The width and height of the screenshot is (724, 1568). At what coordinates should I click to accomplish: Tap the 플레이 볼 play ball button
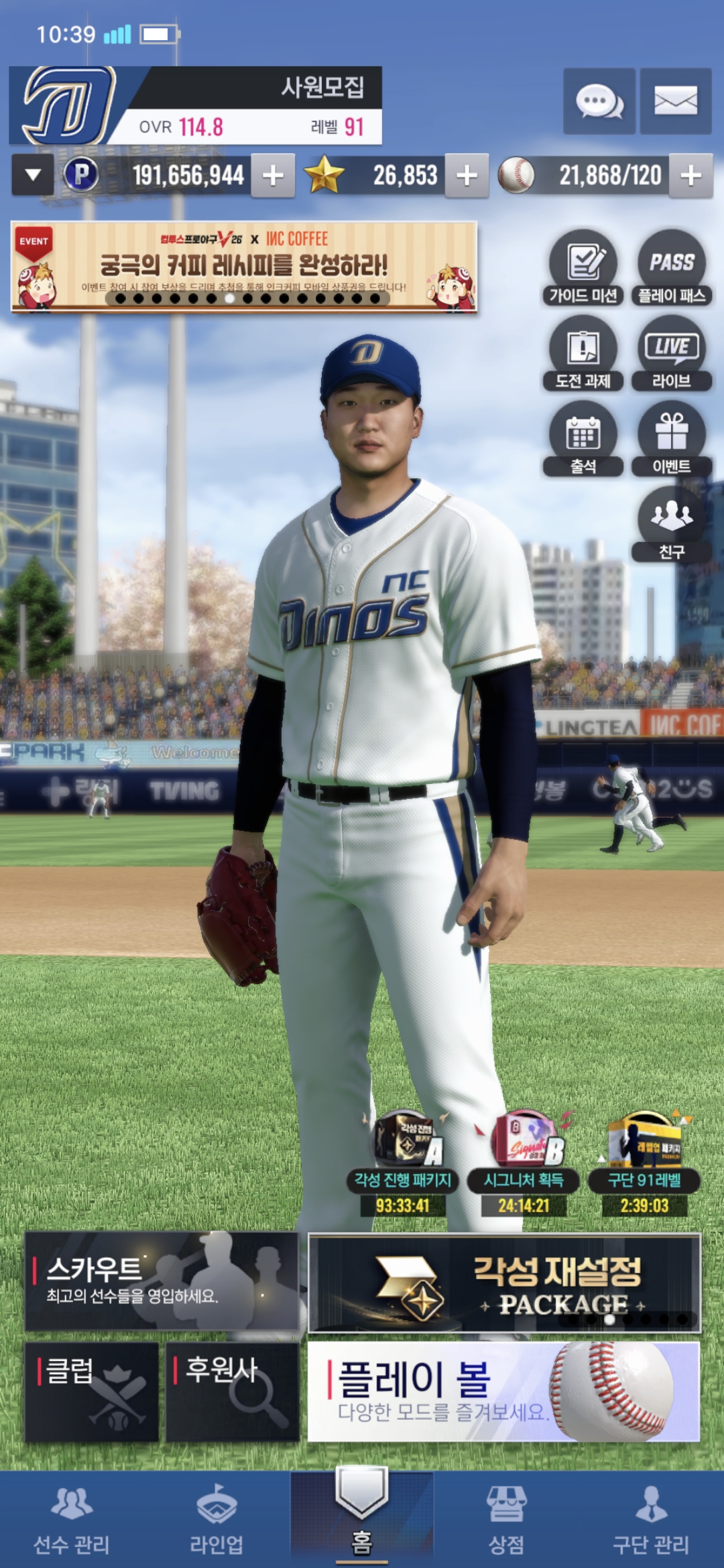coord(503,1391)
